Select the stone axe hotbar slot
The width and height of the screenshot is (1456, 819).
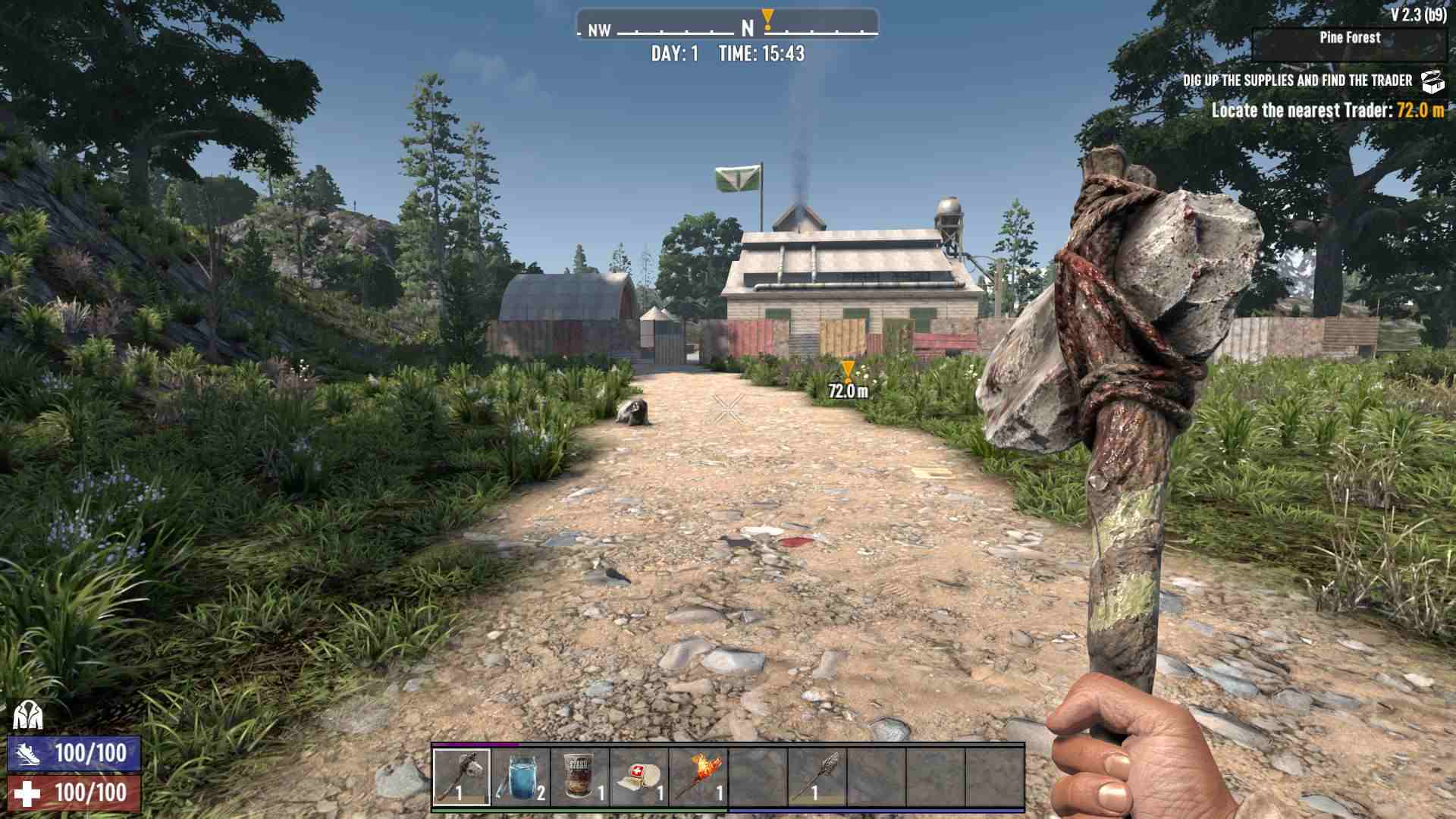462,777
